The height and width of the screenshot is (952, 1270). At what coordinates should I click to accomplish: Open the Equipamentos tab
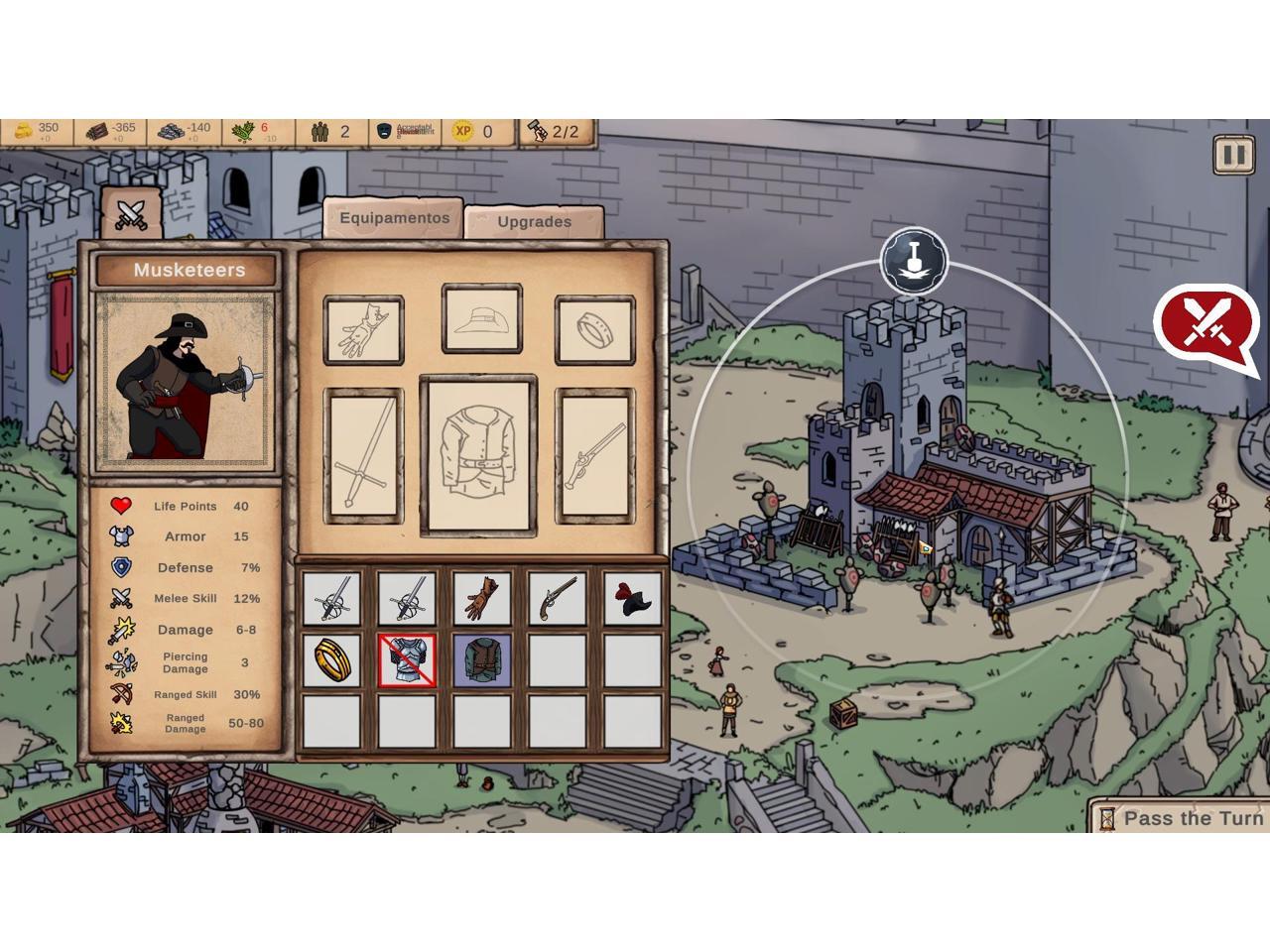(x=394, y=218)
